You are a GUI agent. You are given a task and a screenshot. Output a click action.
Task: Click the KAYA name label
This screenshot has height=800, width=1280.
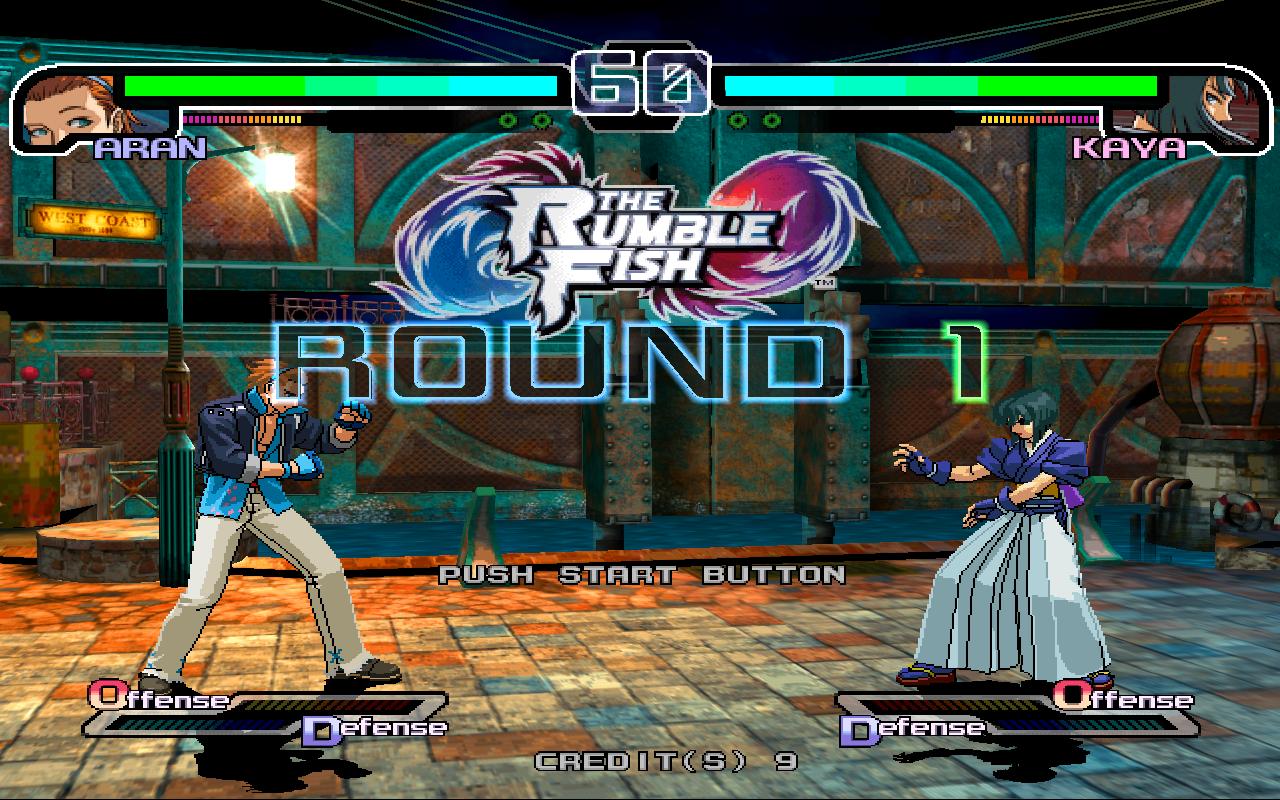pos(1127,148)
